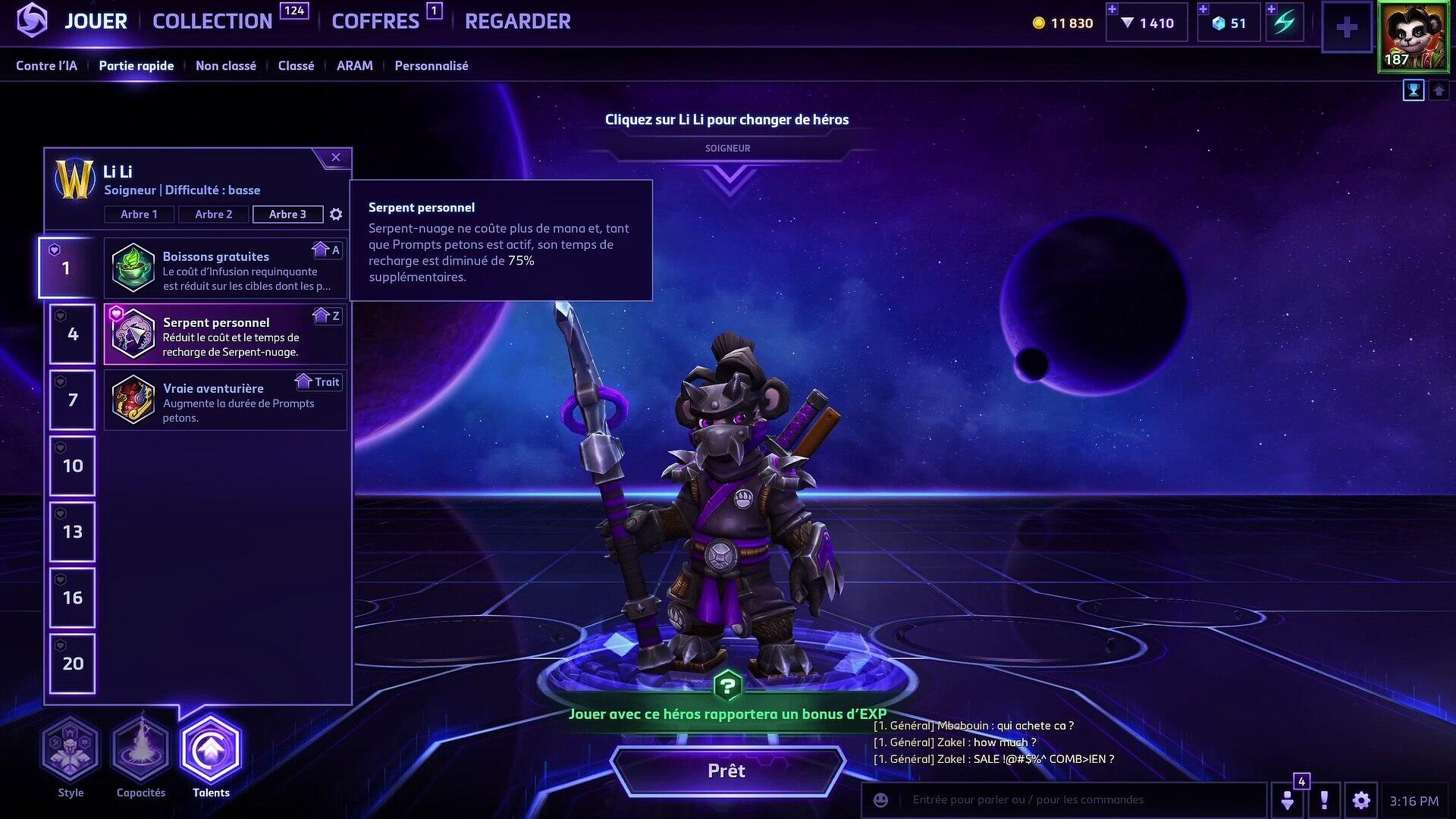Viewport: 1456px width, 819px height.
Task: Open the Collection menu
Action: point(212,21)
